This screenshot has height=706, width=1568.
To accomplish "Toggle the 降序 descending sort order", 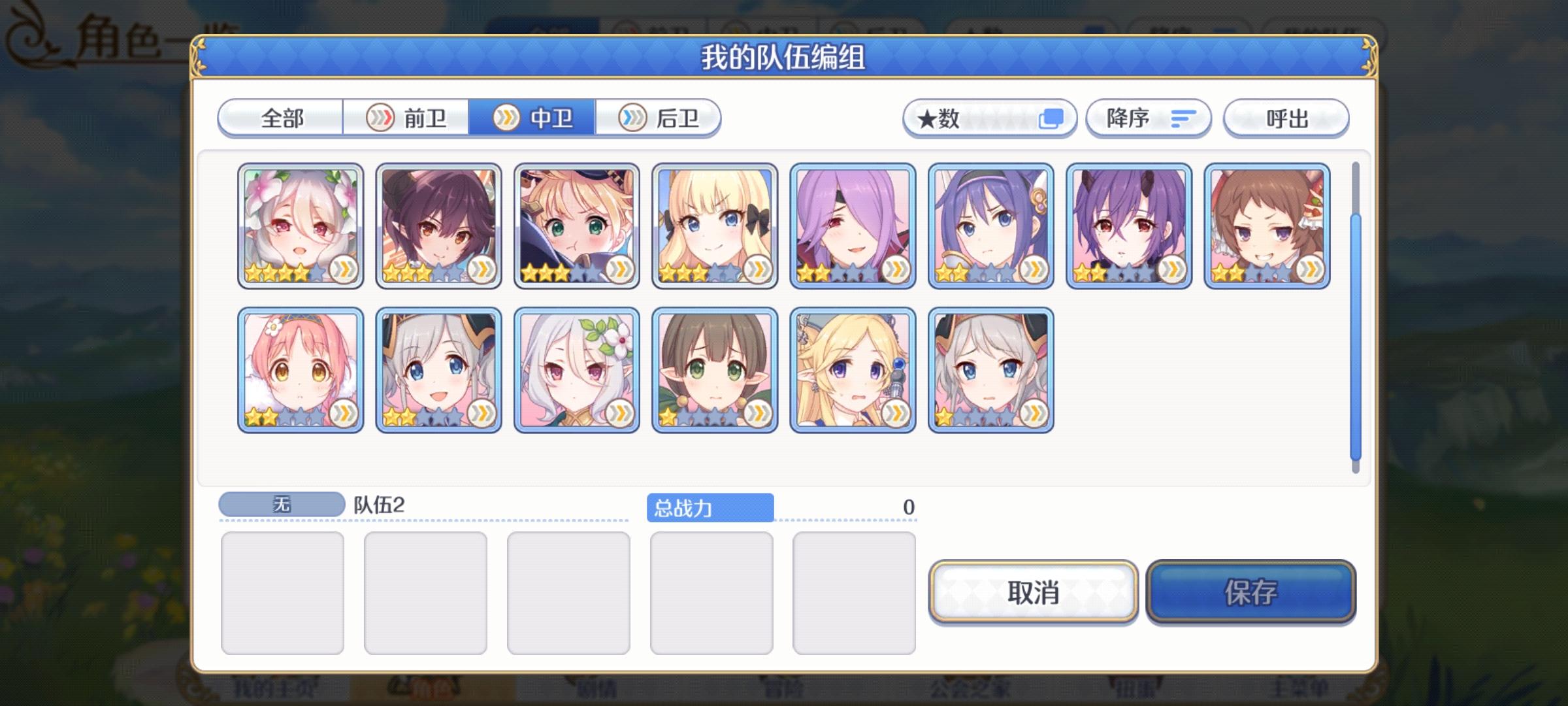I will click(1148, 118).
